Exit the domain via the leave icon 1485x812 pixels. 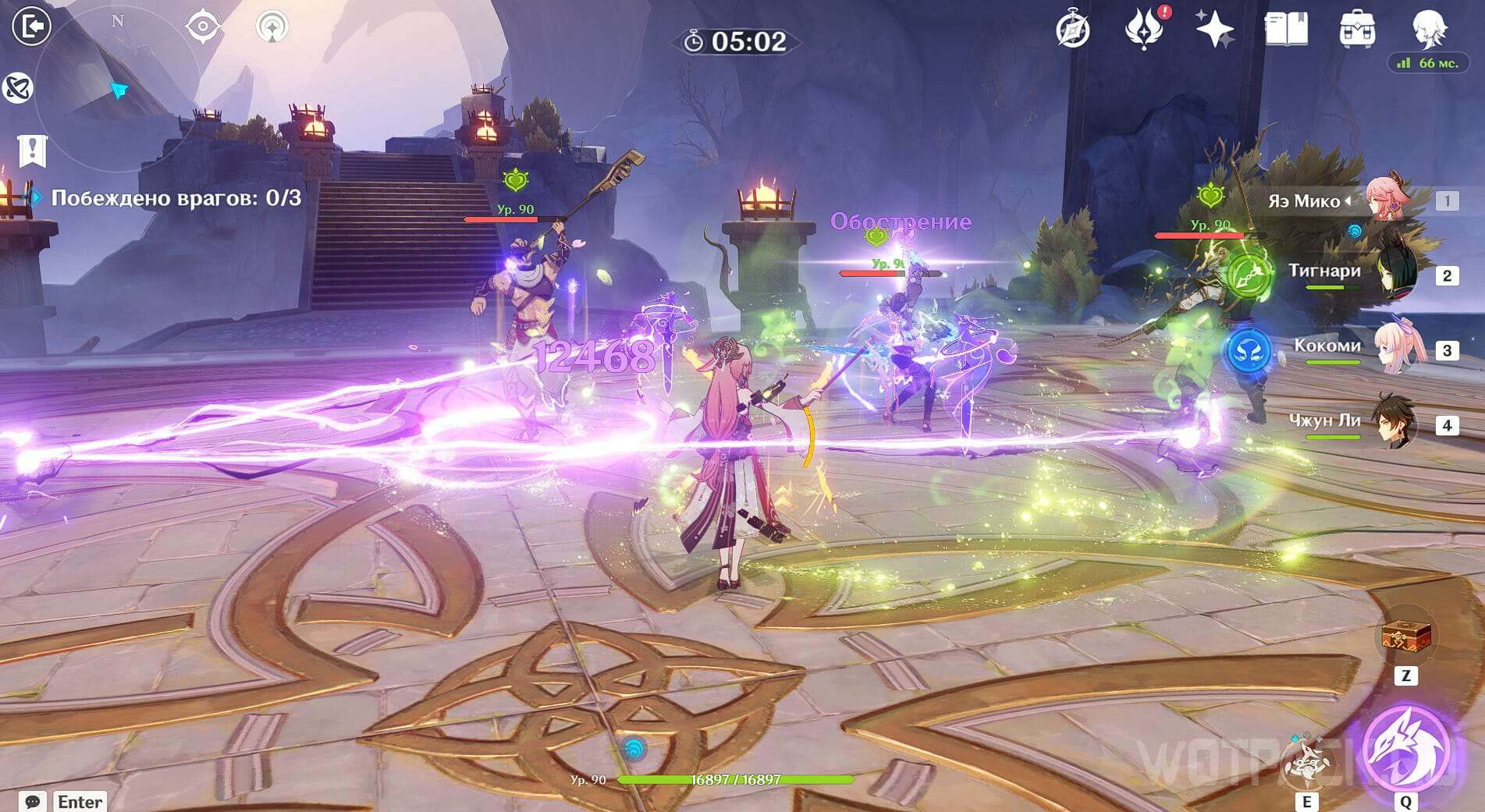(31, 27)
